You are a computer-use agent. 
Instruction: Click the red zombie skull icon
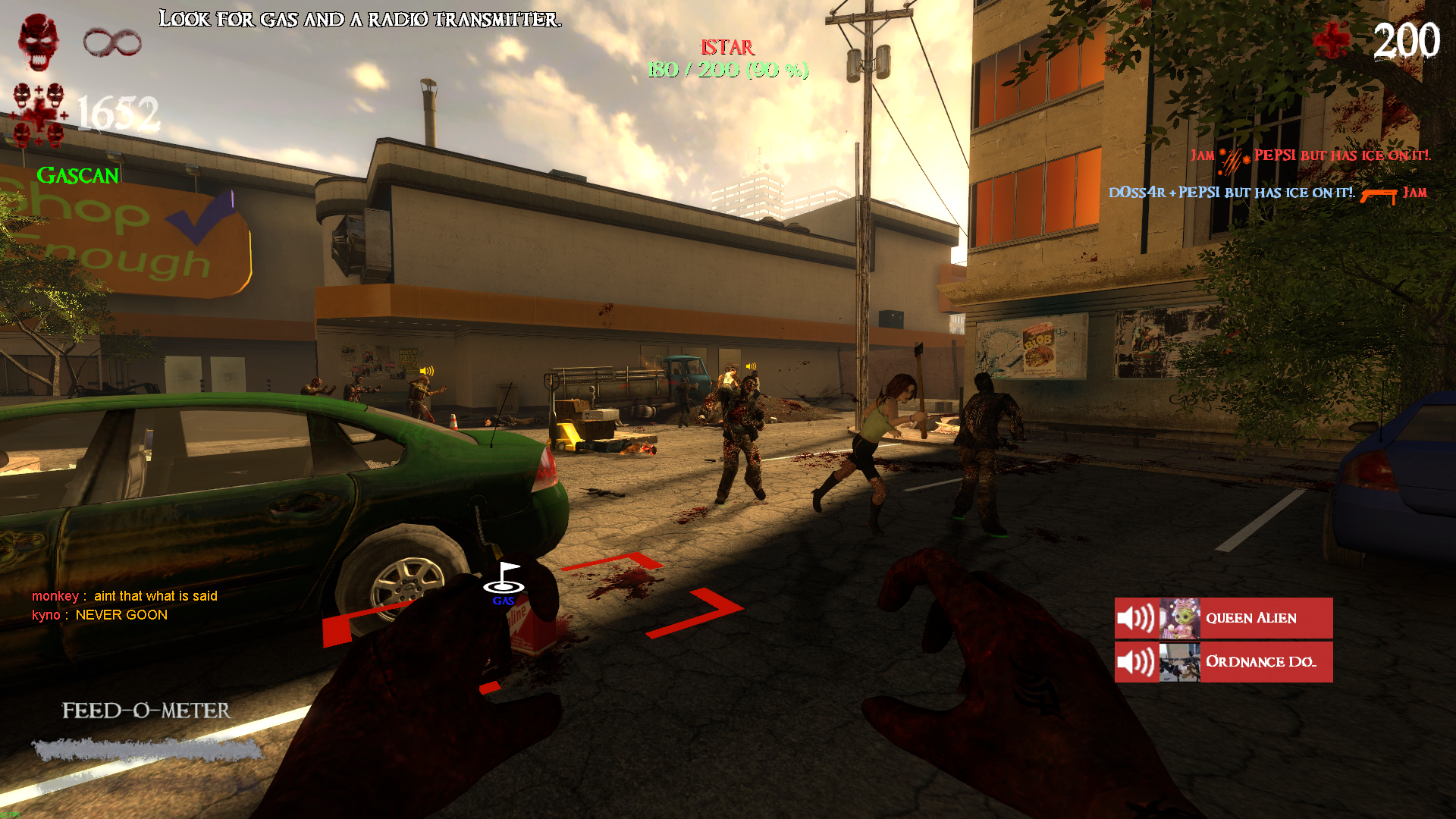[x=39, y=41]
